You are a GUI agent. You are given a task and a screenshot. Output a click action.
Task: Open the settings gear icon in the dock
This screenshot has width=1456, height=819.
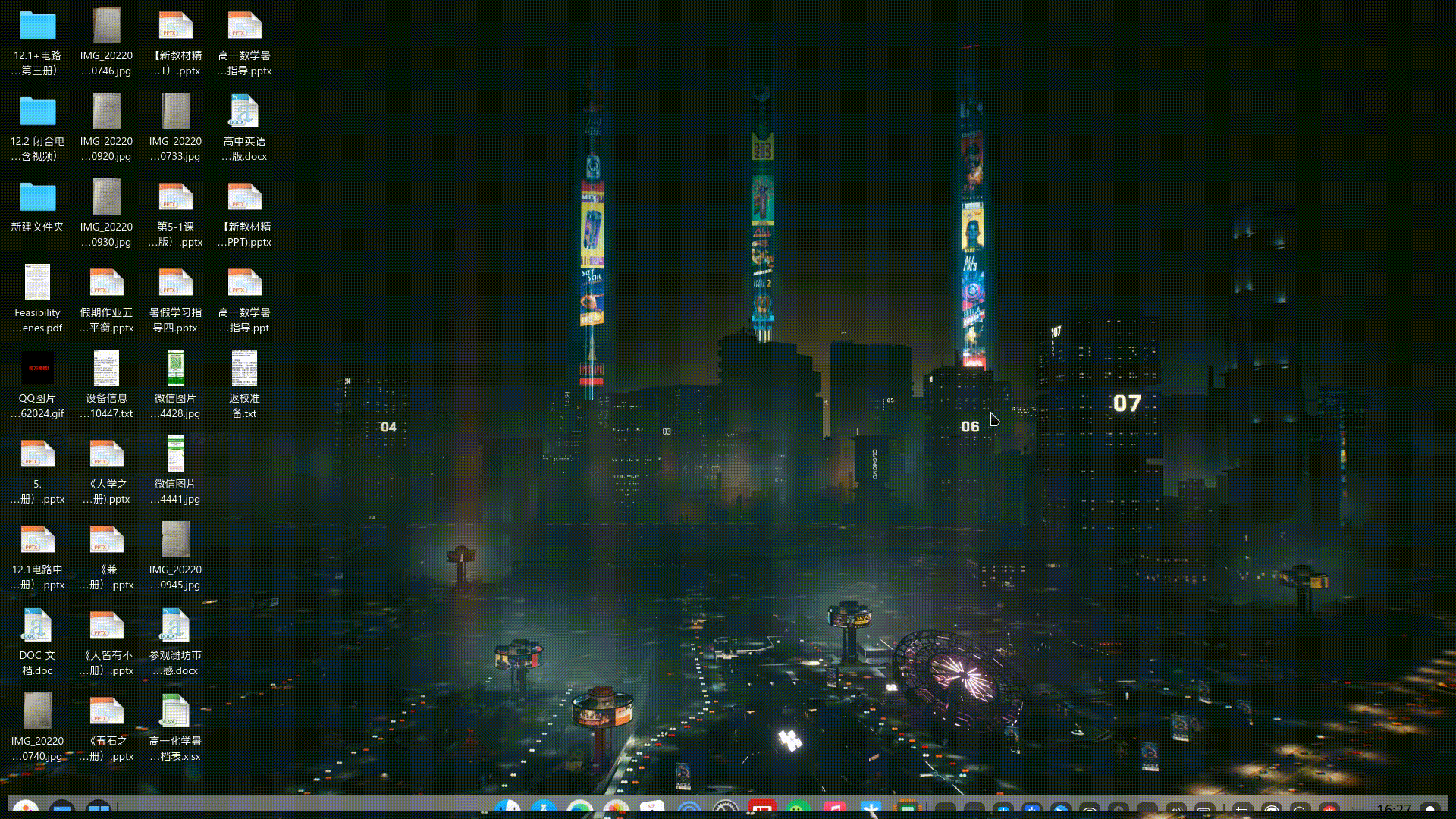click(726, 806)
